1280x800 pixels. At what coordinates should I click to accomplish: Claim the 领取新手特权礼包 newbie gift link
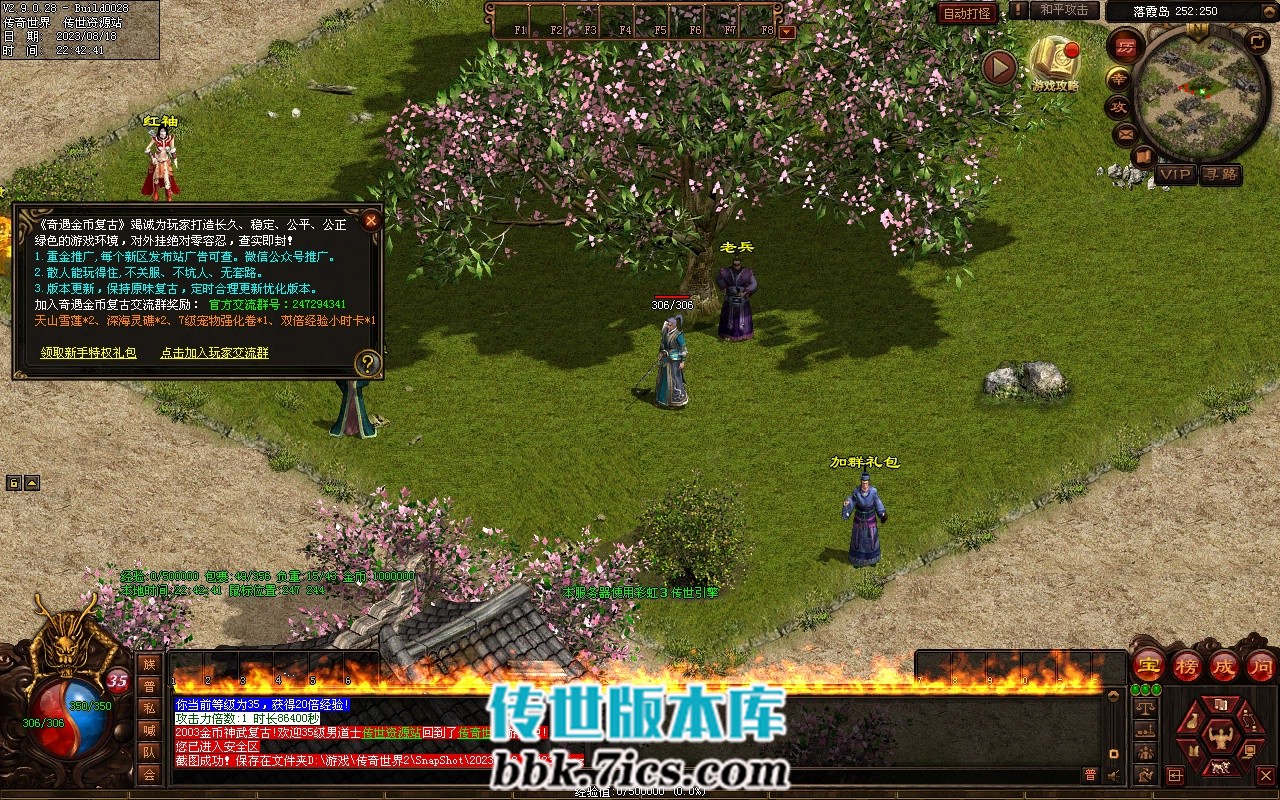[88, 353]
